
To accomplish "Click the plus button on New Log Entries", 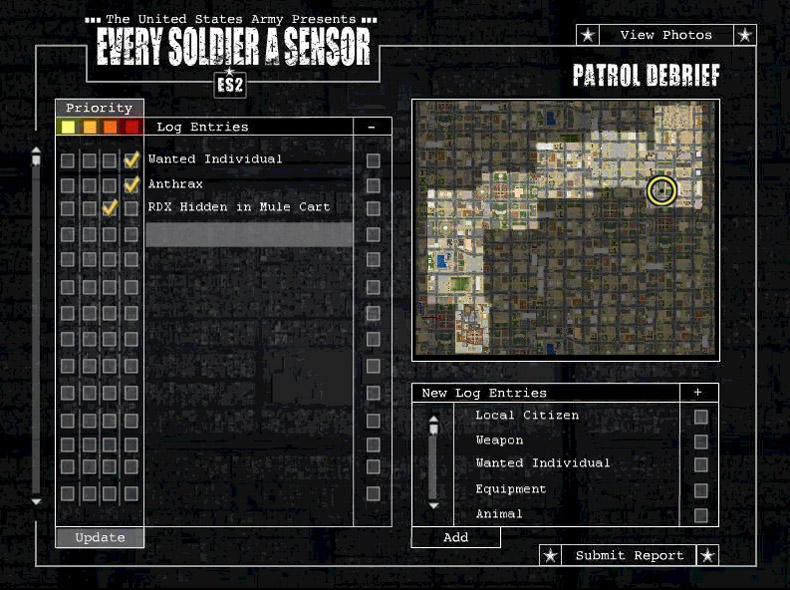I will click(x=698, y=393).
